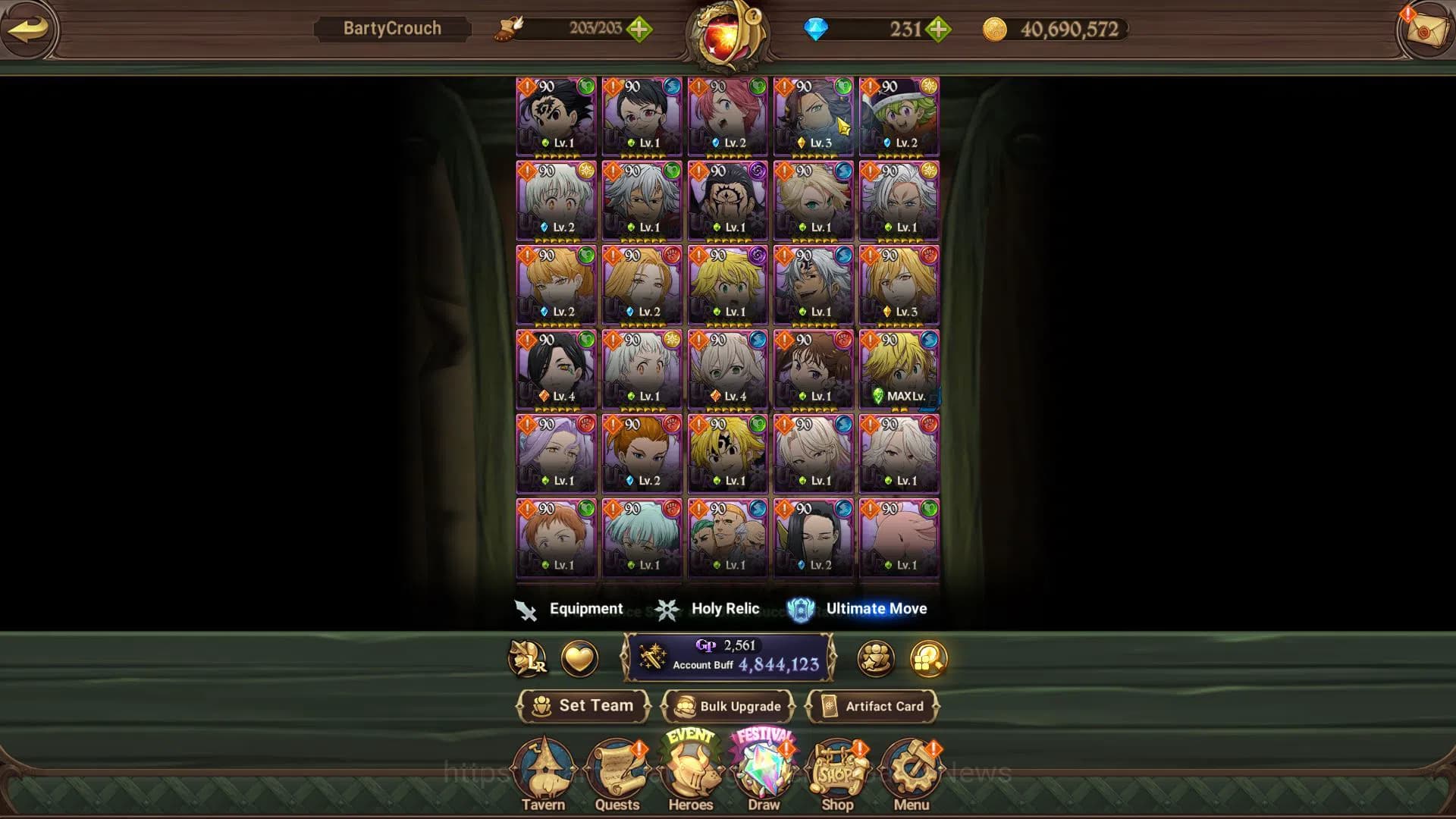Buy more diamonds with the plus button
The image size is (1456, 819).
(938, 30)
